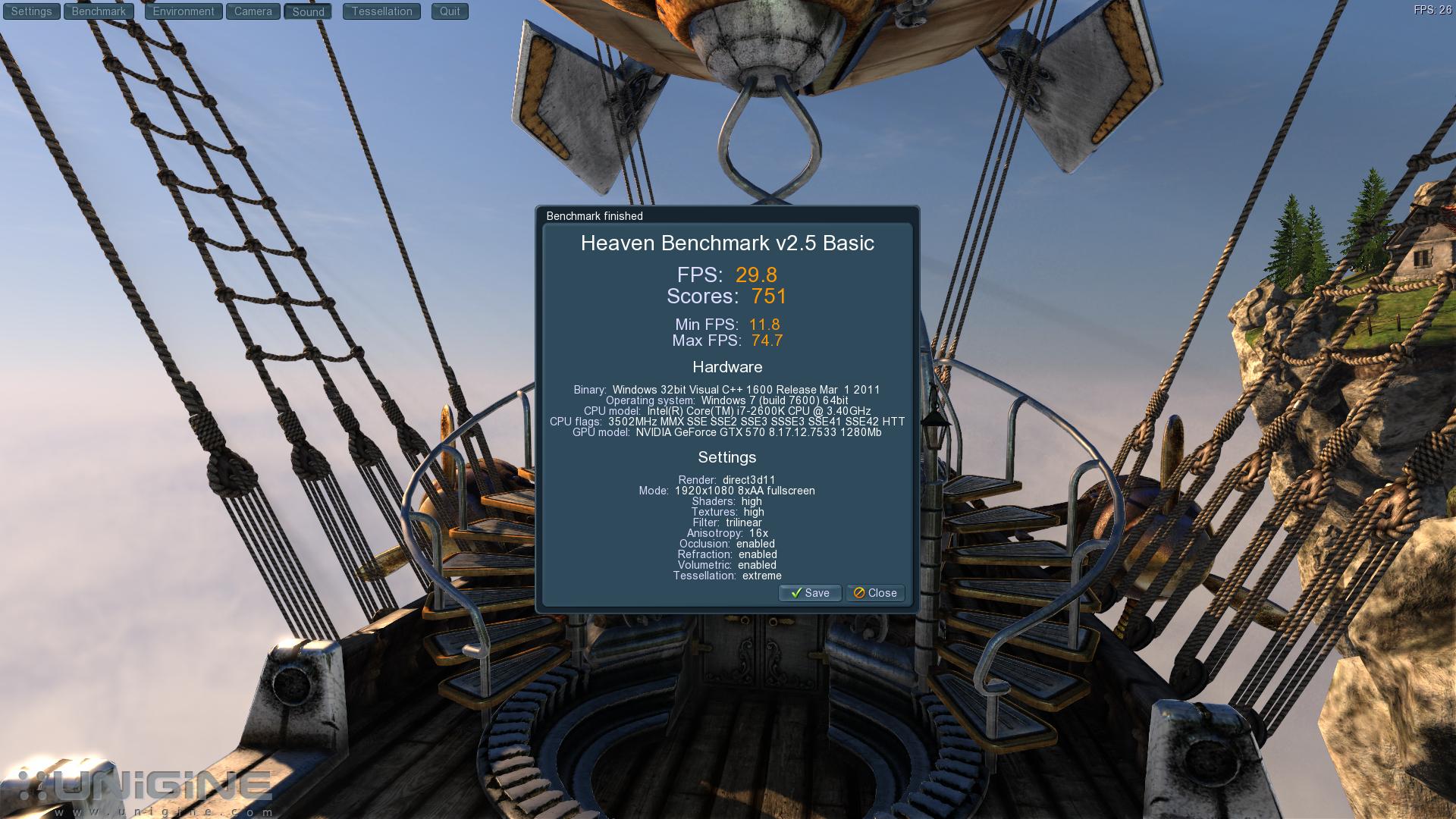Close the Benchmark finished dialog
The height and width of the screenshot is (819, 1456).
[875, 593]
